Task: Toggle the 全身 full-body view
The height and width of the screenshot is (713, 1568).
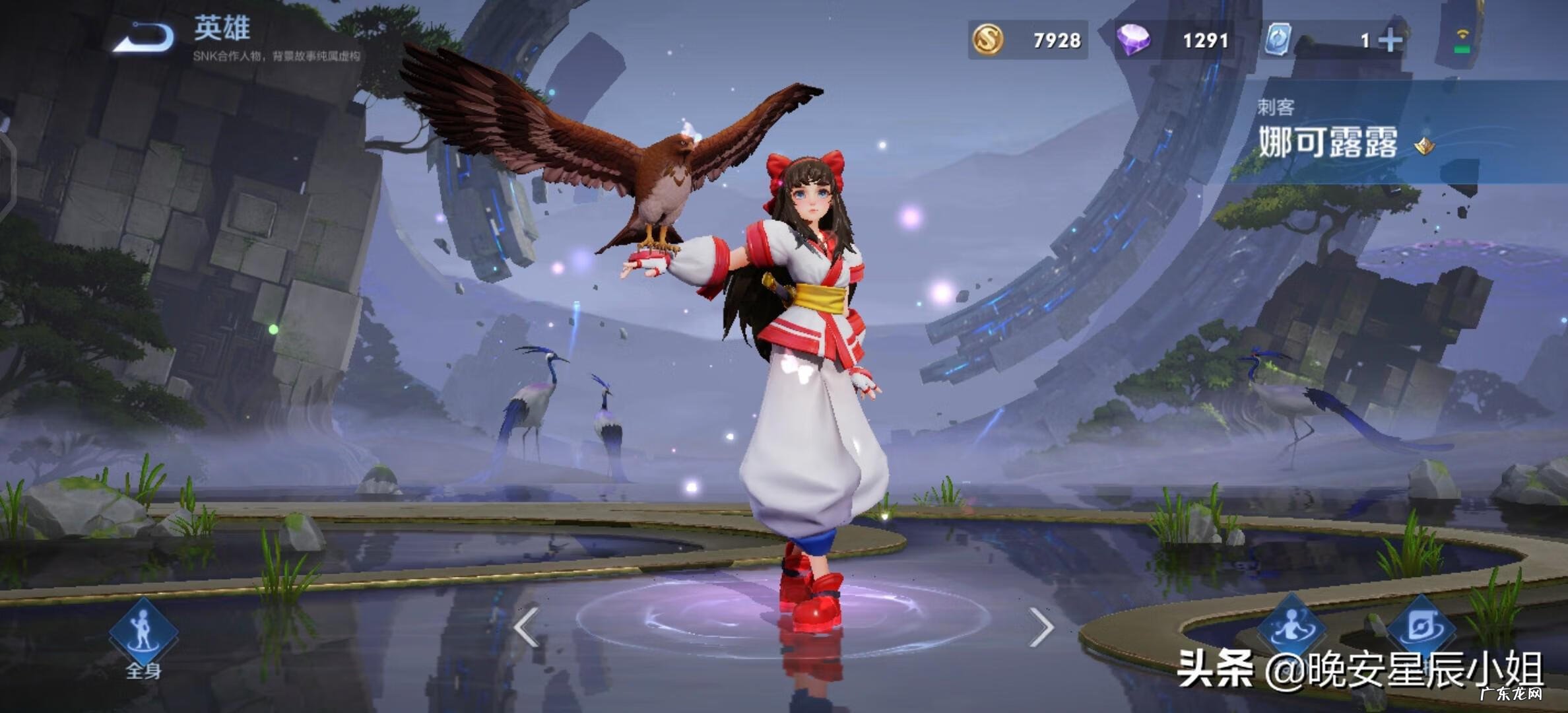Action: (143, 634)
